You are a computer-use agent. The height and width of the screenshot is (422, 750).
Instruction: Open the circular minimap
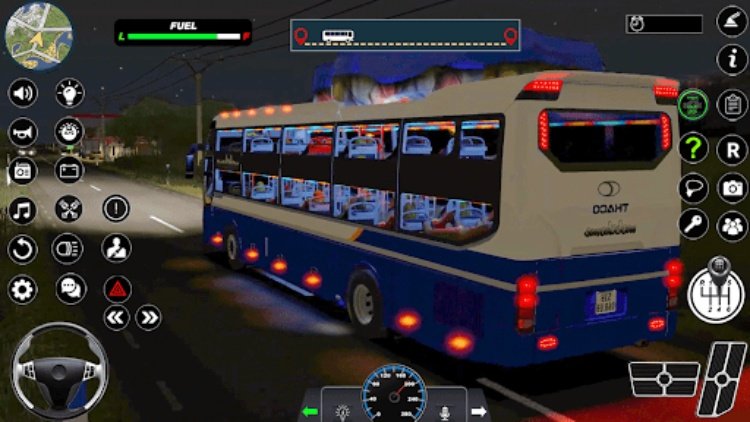pyautogui.click(x=38, y=38)
